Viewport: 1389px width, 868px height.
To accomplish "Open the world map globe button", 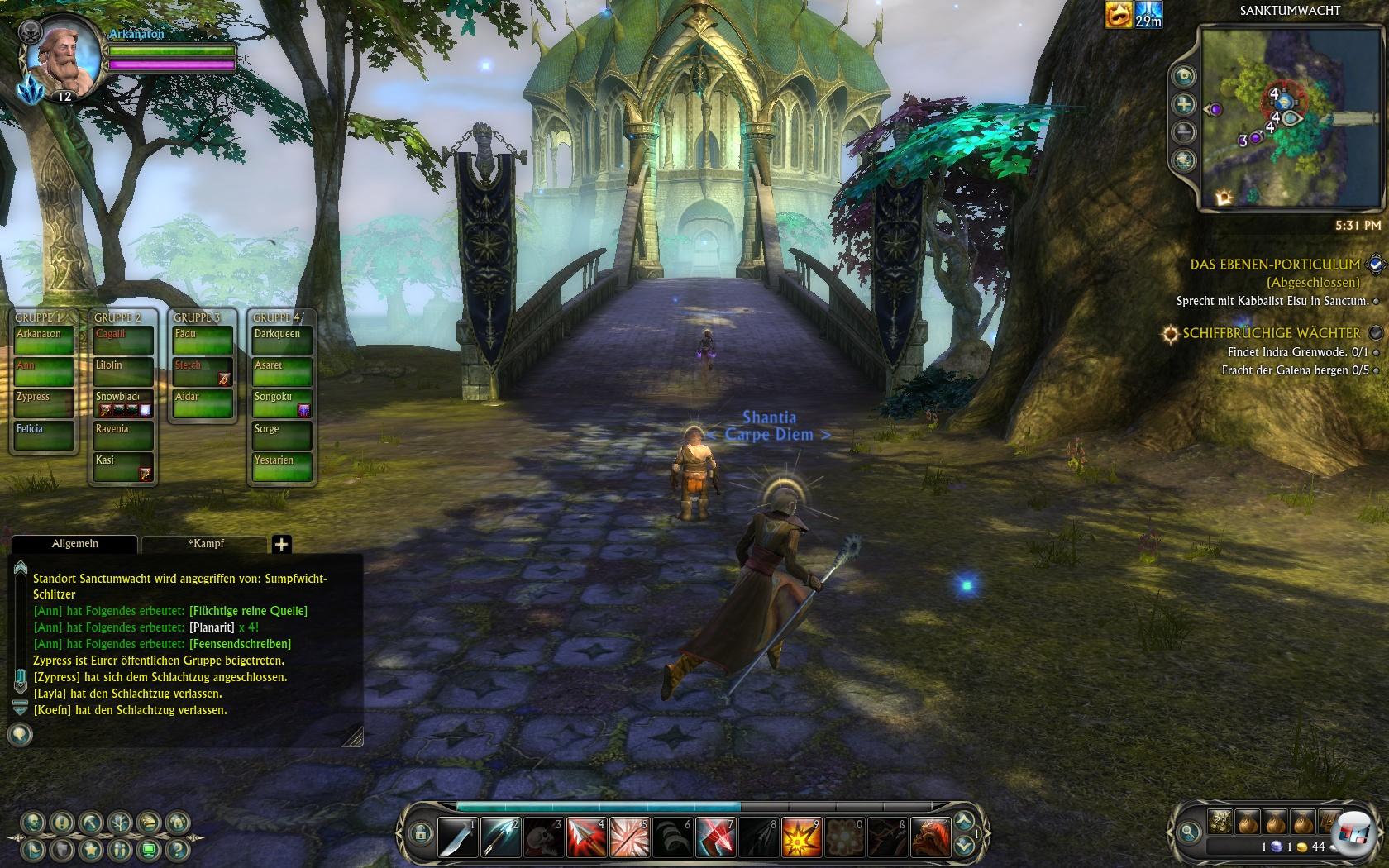I will (x=1185, y=160).
